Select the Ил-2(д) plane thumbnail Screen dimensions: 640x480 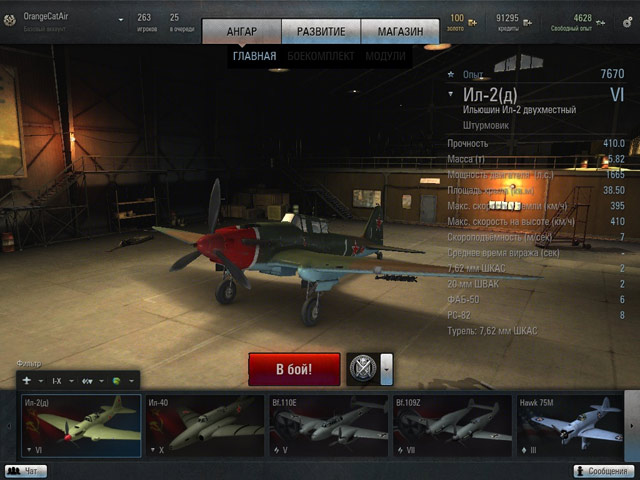tap(80, 426)
